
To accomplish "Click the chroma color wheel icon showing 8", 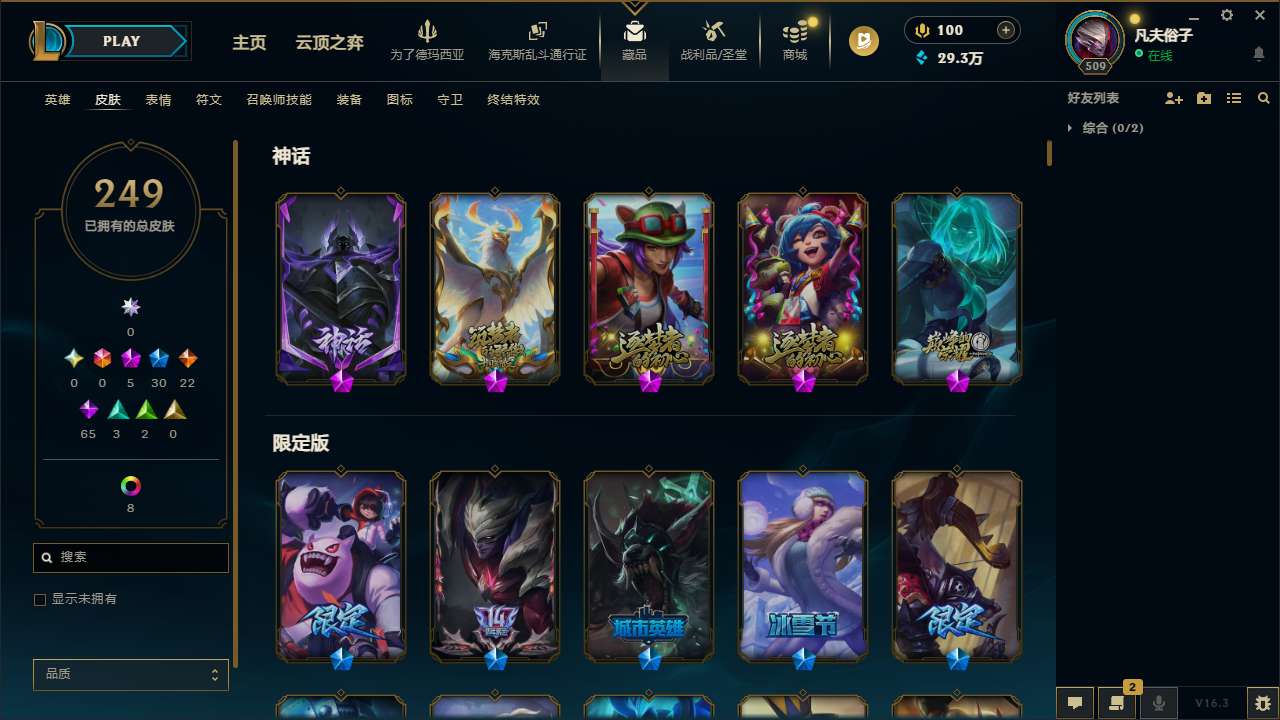I will (130, 487).
